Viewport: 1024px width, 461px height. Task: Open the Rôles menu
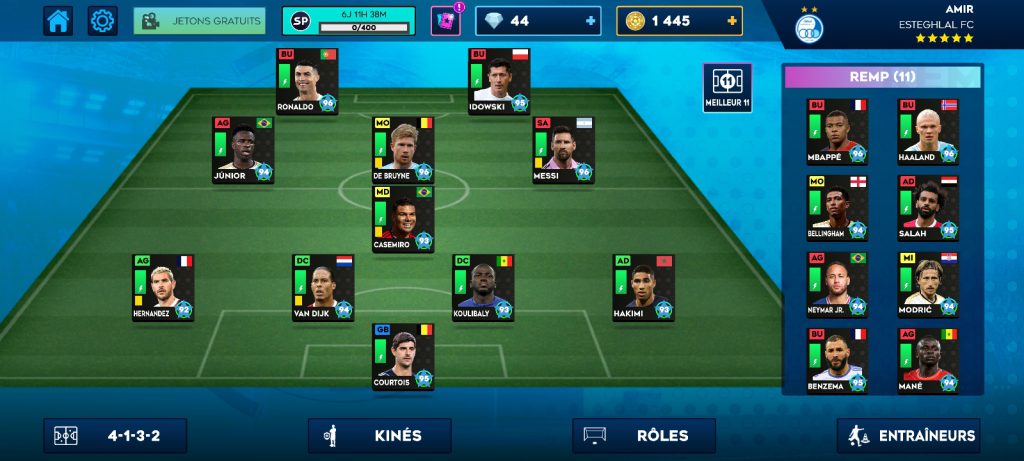pos(644,436)
